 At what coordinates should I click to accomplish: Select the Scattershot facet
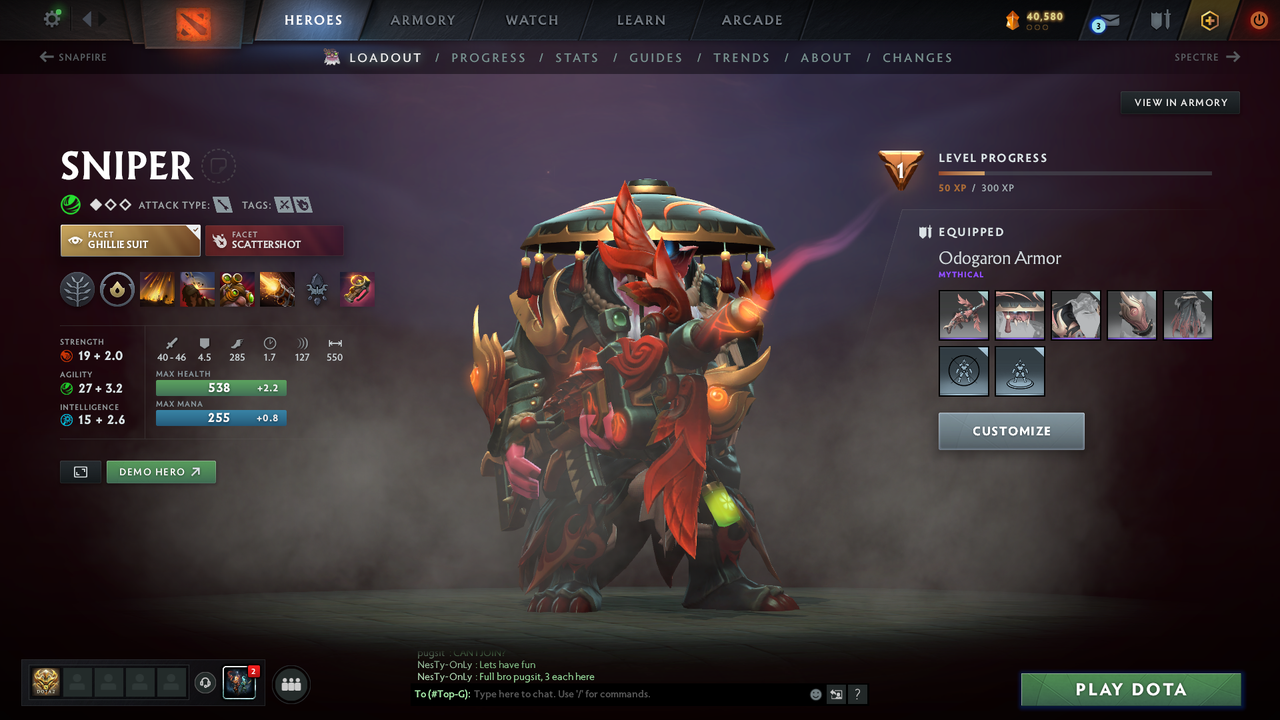tap(274, 240)
